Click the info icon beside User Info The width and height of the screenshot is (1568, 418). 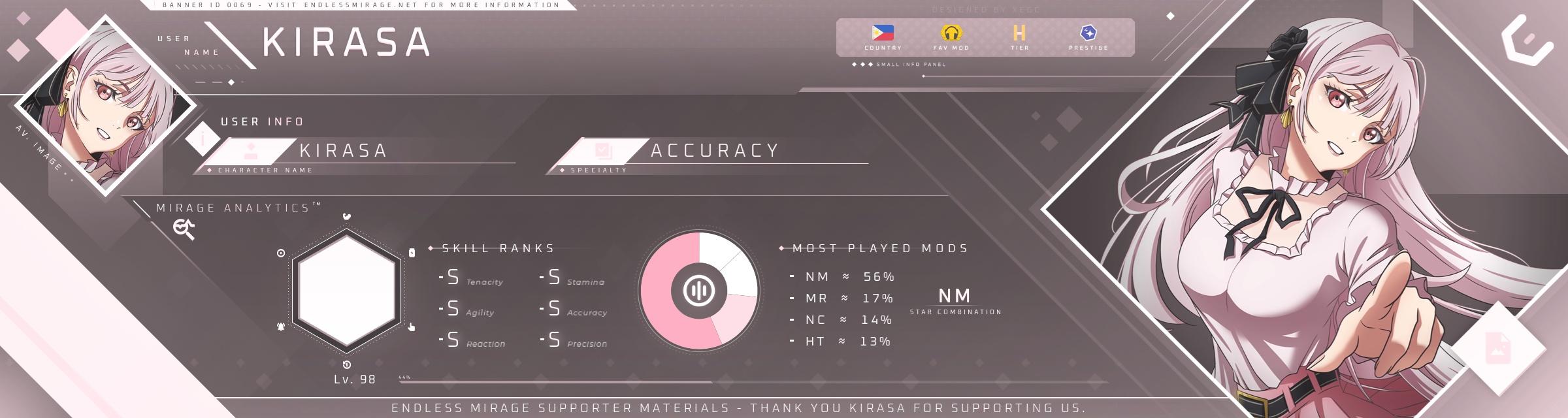click(203, 138)
